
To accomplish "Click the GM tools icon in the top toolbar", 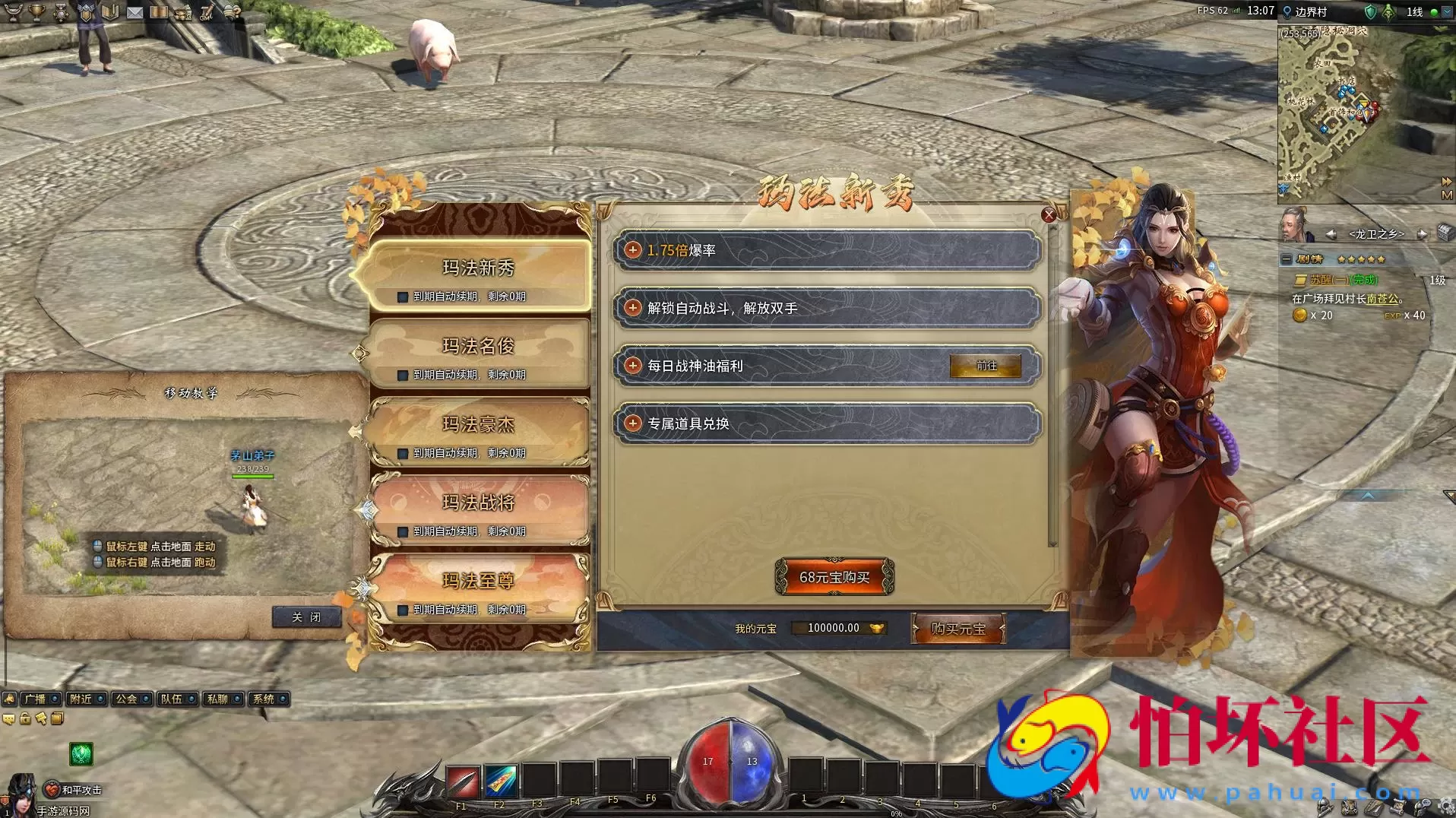I will 205,13.
